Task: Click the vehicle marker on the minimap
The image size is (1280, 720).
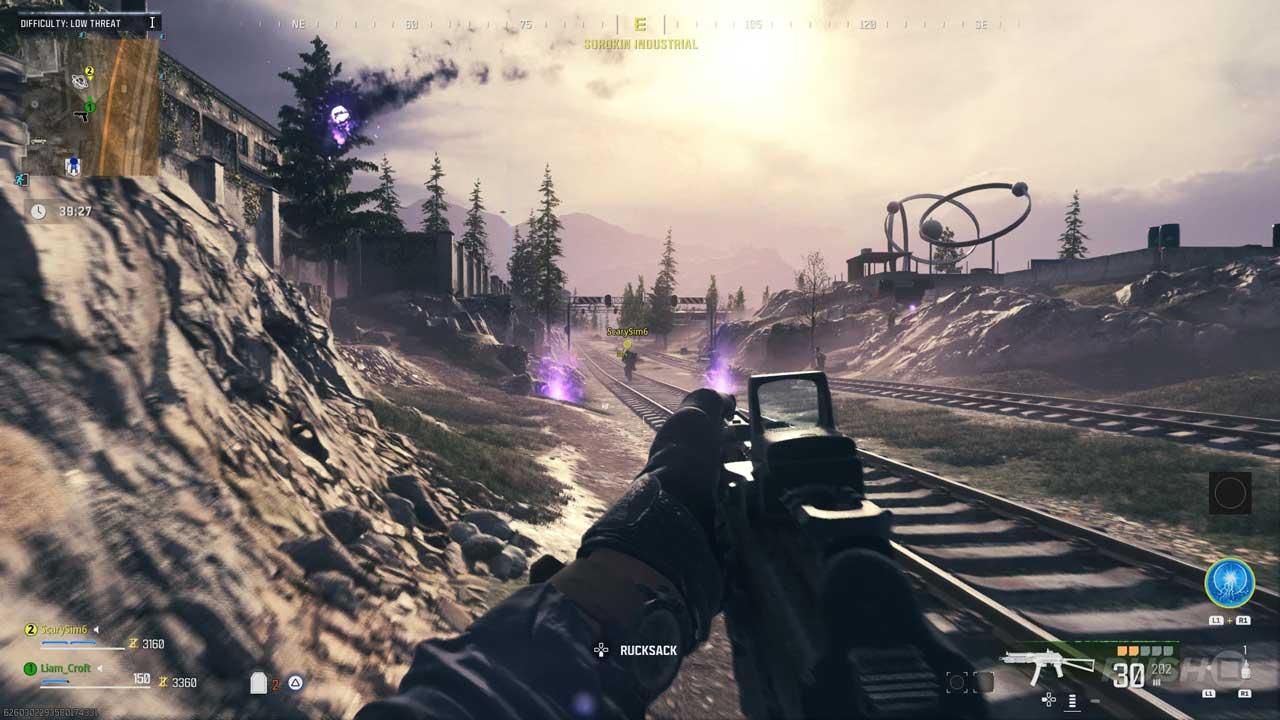Action: coord(38,141)
